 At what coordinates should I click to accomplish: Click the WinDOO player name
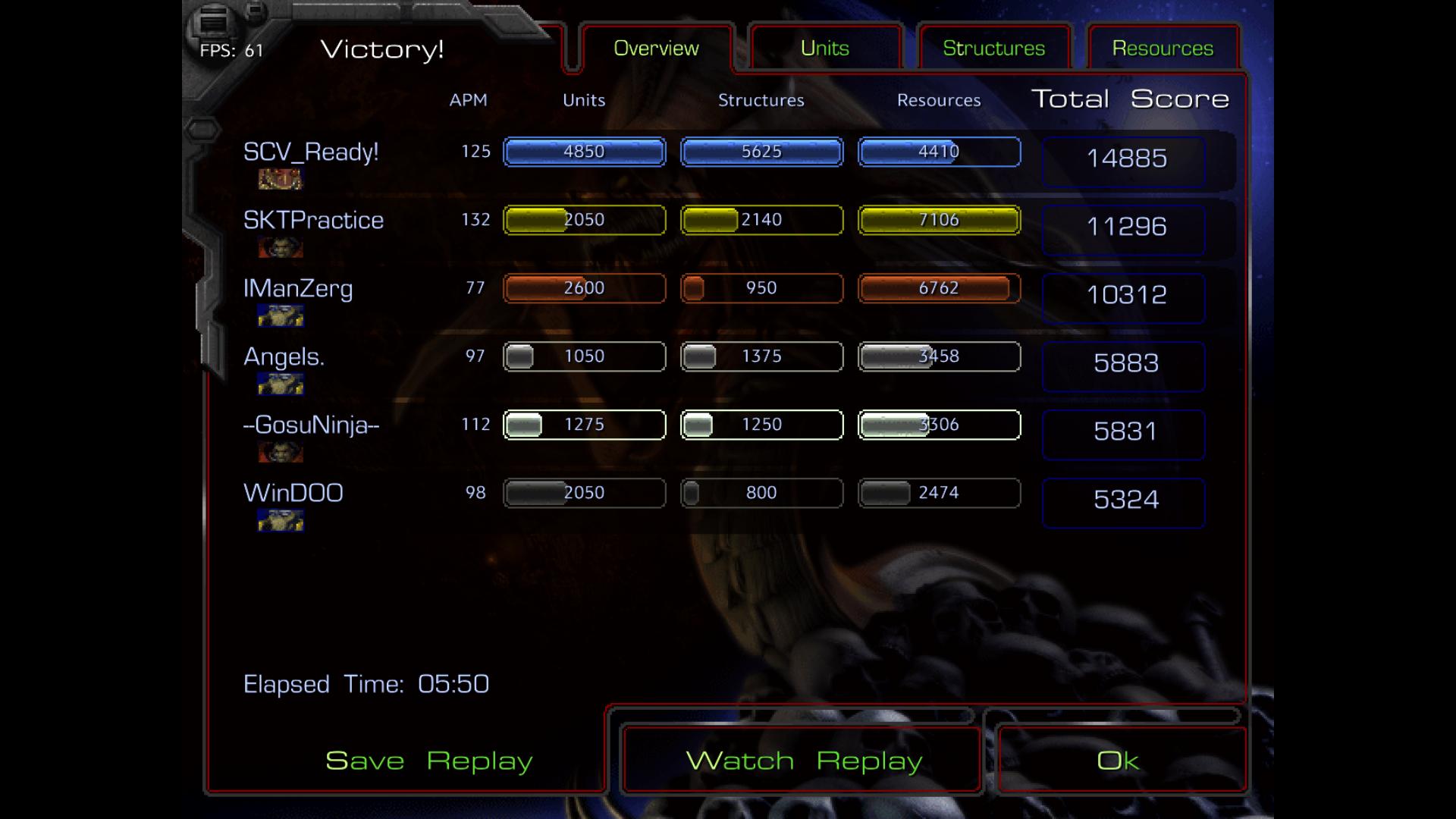[x=293, y=494]
